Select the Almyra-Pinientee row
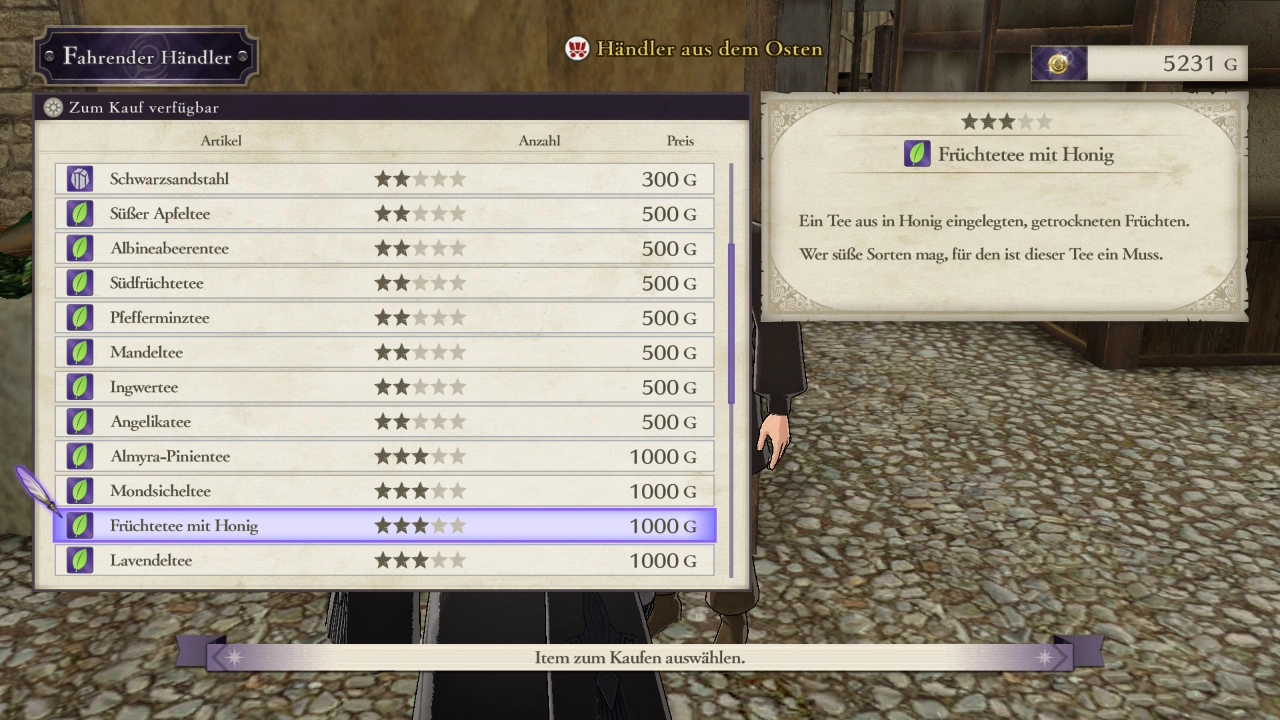 [x=385, y=456]
